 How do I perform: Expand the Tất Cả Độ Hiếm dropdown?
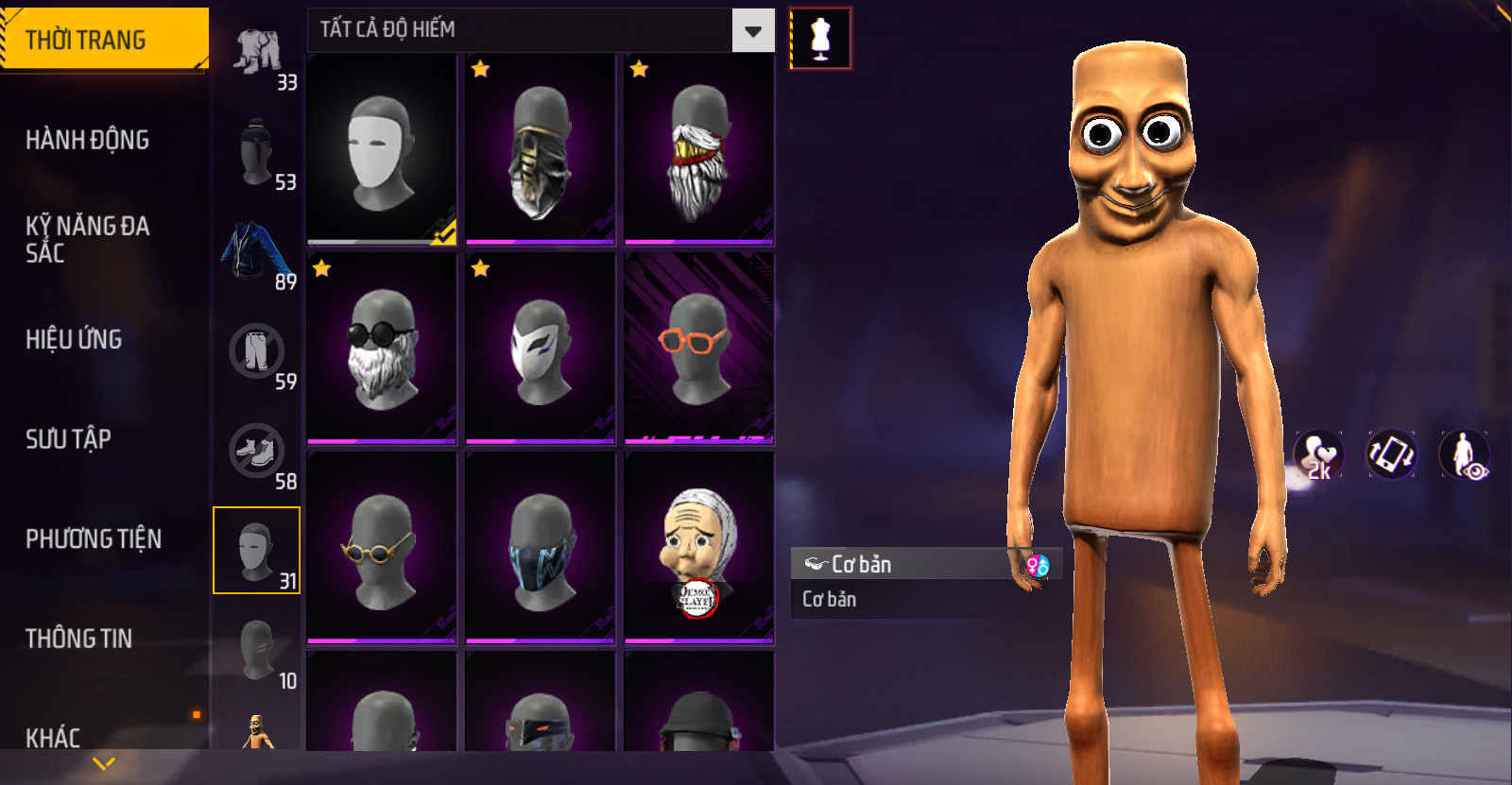[x=752, y=31]
